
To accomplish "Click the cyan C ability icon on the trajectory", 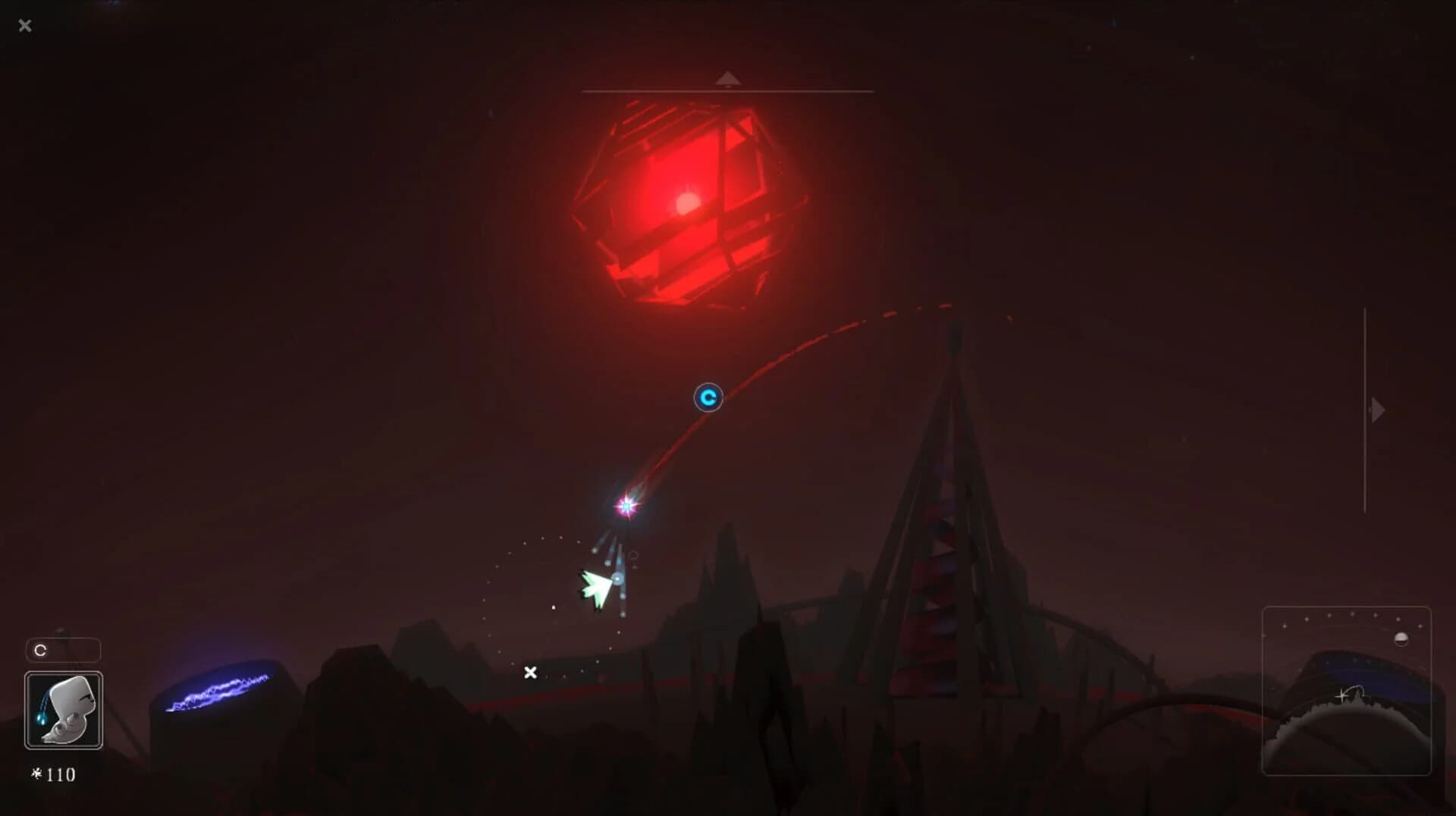I will point(708,397).
